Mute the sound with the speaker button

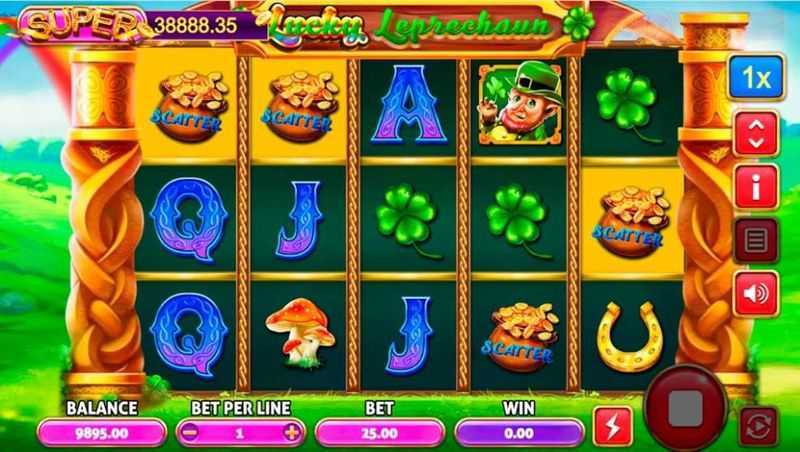point(756,292)
